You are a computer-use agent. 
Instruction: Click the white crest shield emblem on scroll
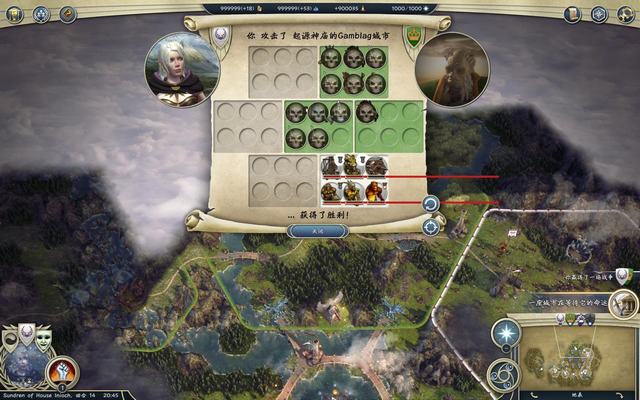point(223,35)
